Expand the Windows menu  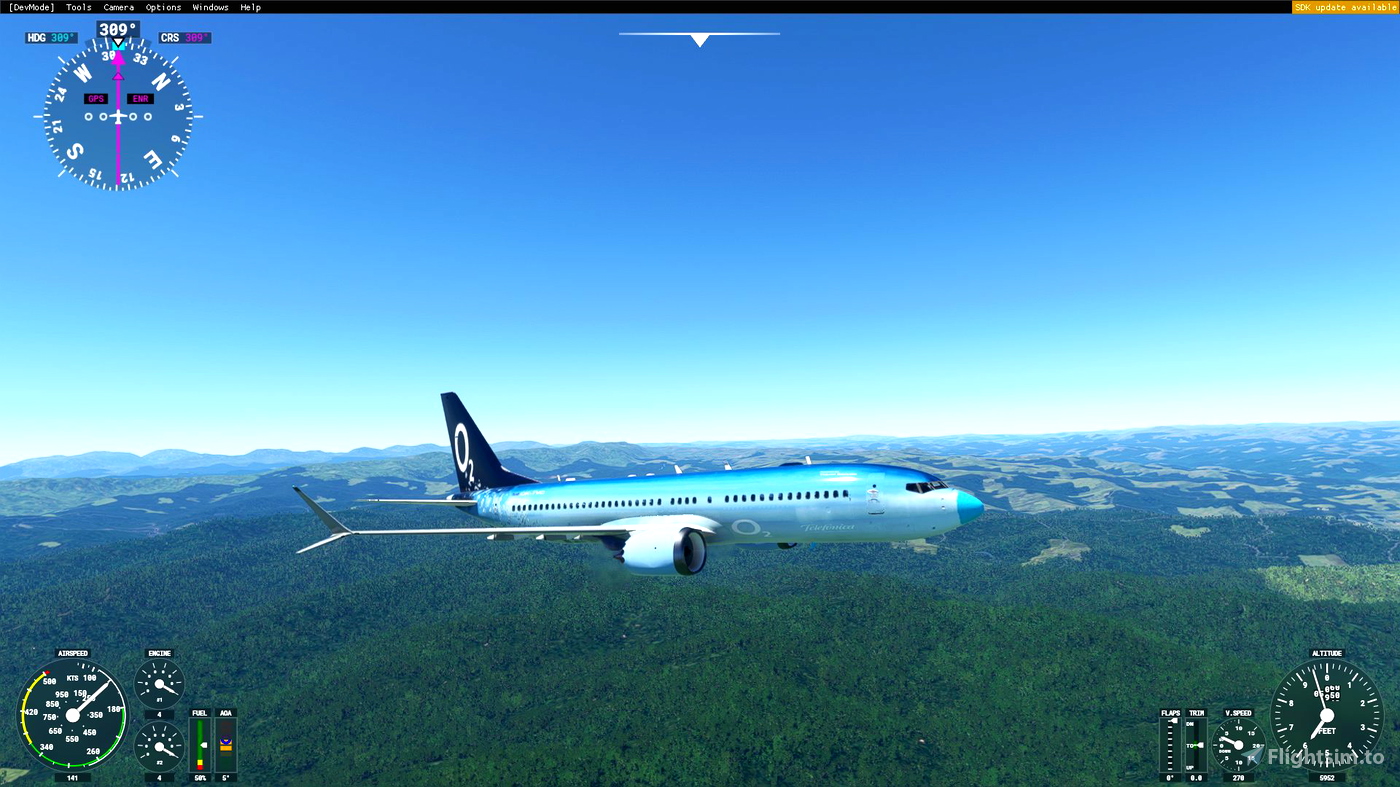coord(210,6)
